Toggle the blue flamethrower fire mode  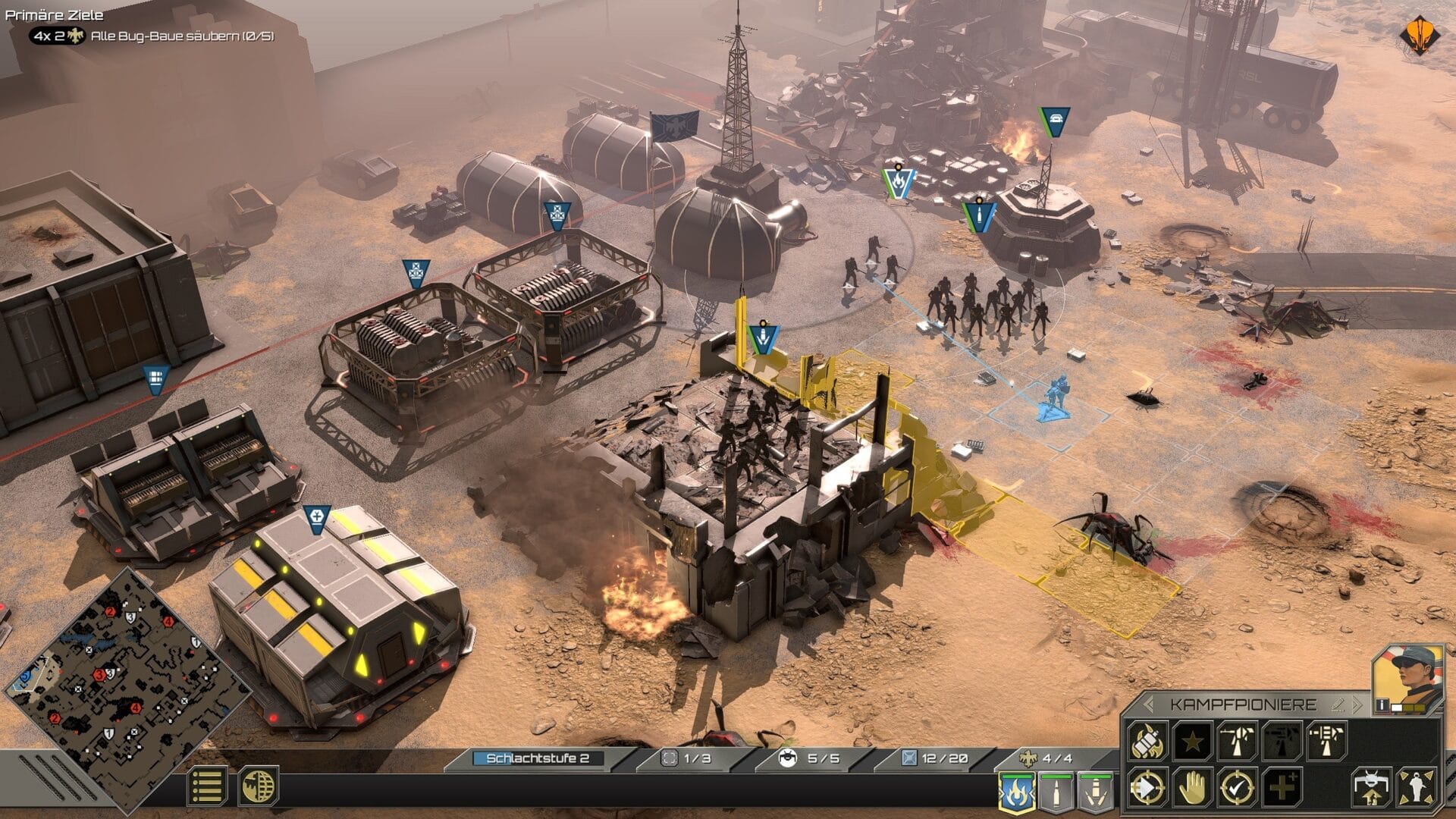tap(1018, 791)
